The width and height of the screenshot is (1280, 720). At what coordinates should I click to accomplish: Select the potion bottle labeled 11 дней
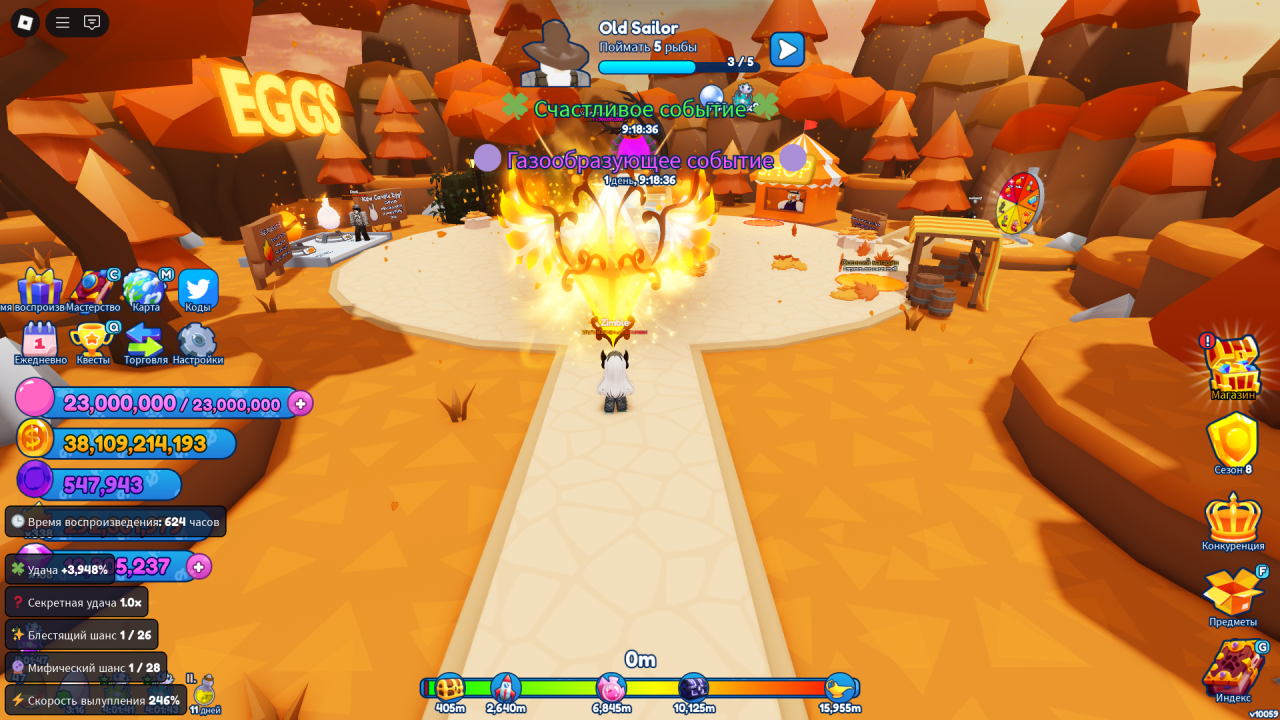click(205, 691)
